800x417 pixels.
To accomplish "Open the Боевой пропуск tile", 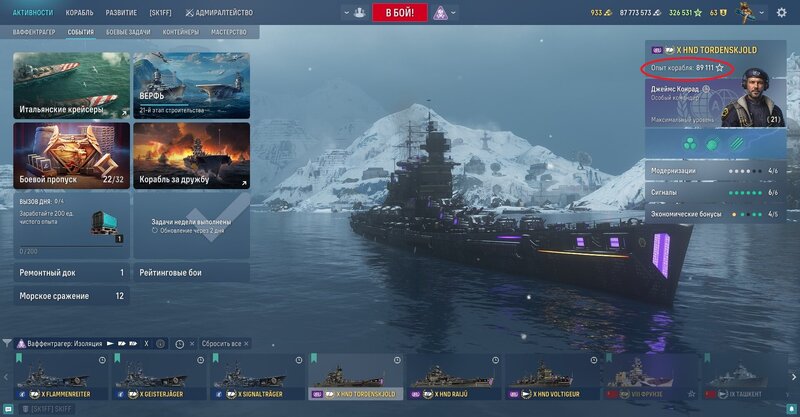I will pyautogui.click(x=72, y=155).
